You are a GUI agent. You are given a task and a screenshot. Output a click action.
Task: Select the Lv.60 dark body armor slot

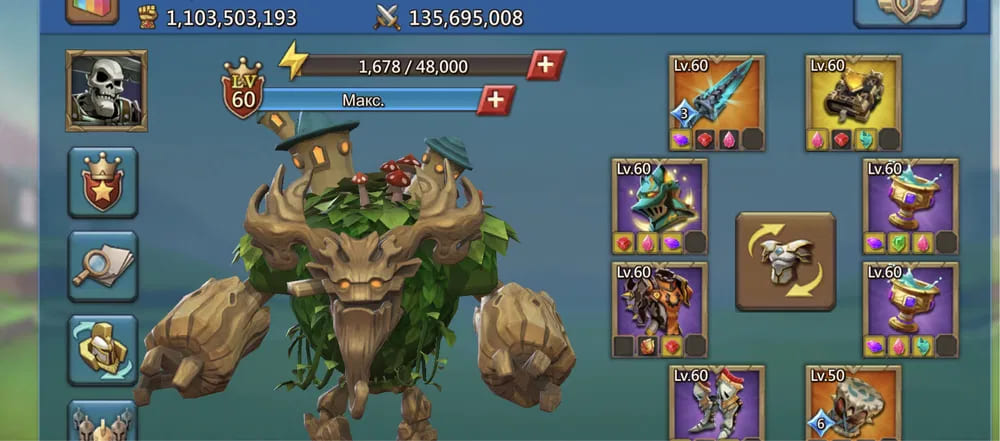[659, 310]
